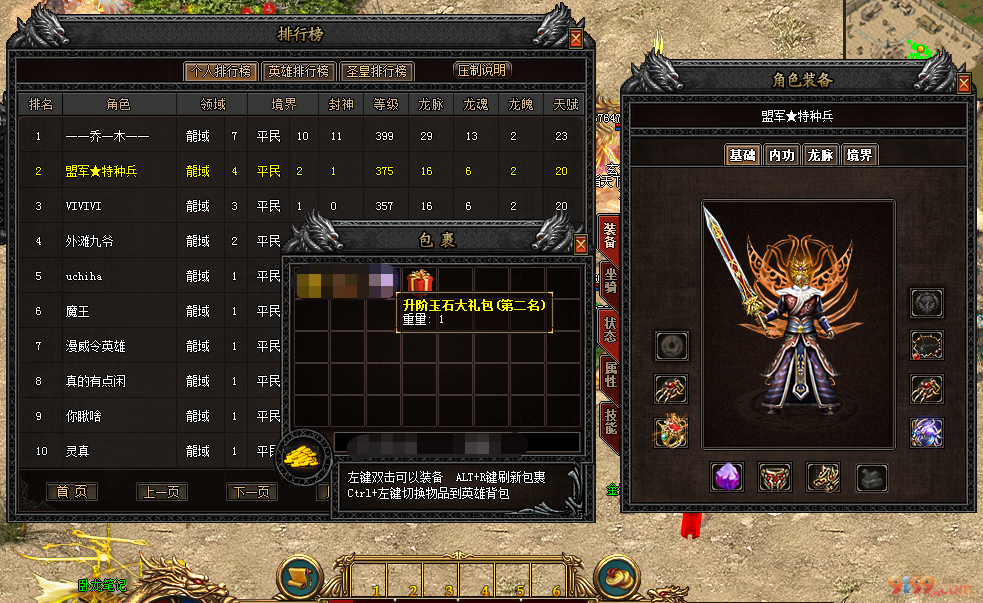Select the 个人排行榜 tab
The height and width of the screenshot is (603, 983).
(219, 71)
